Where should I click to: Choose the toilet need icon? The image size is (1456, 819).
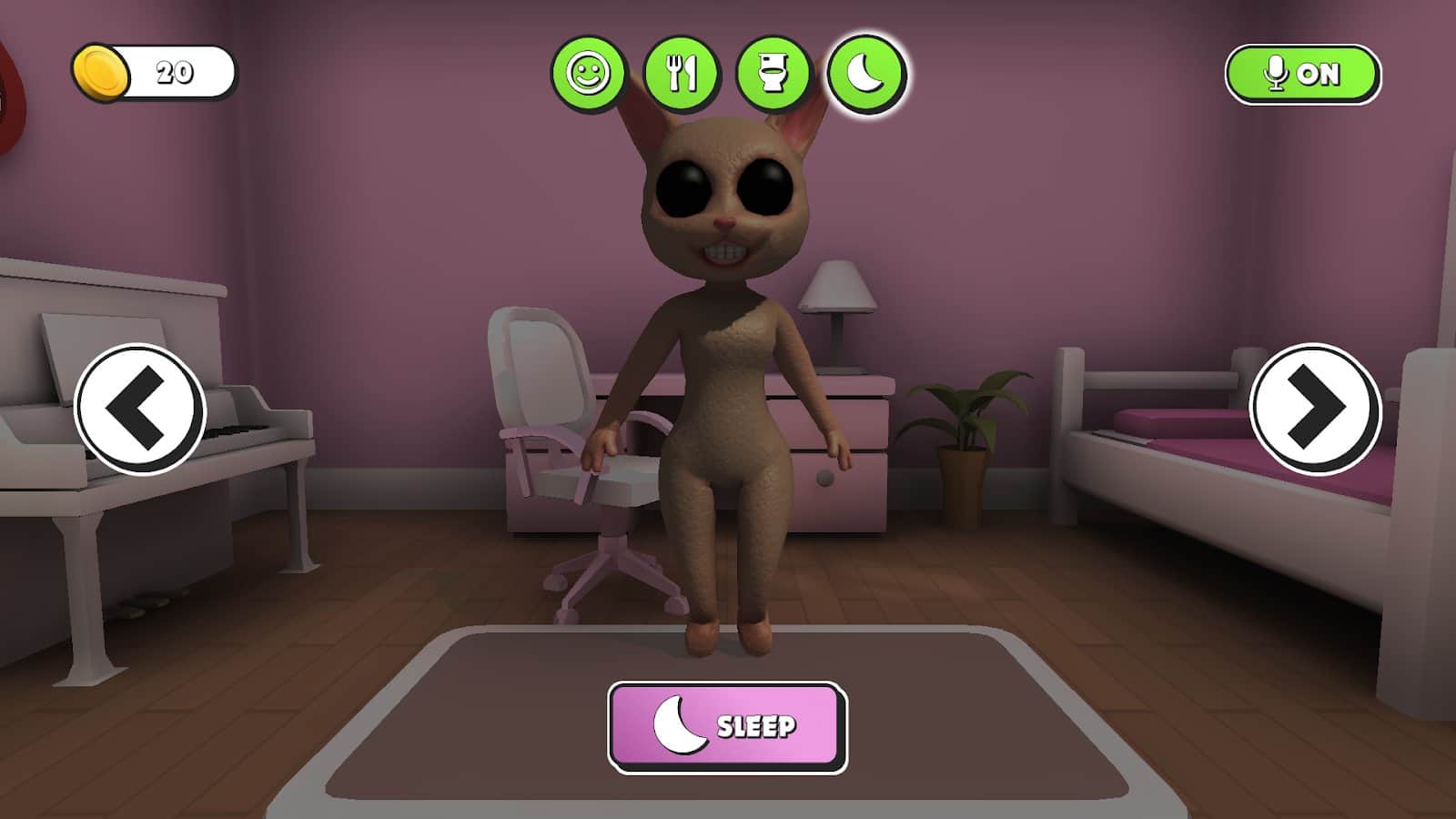773,73
